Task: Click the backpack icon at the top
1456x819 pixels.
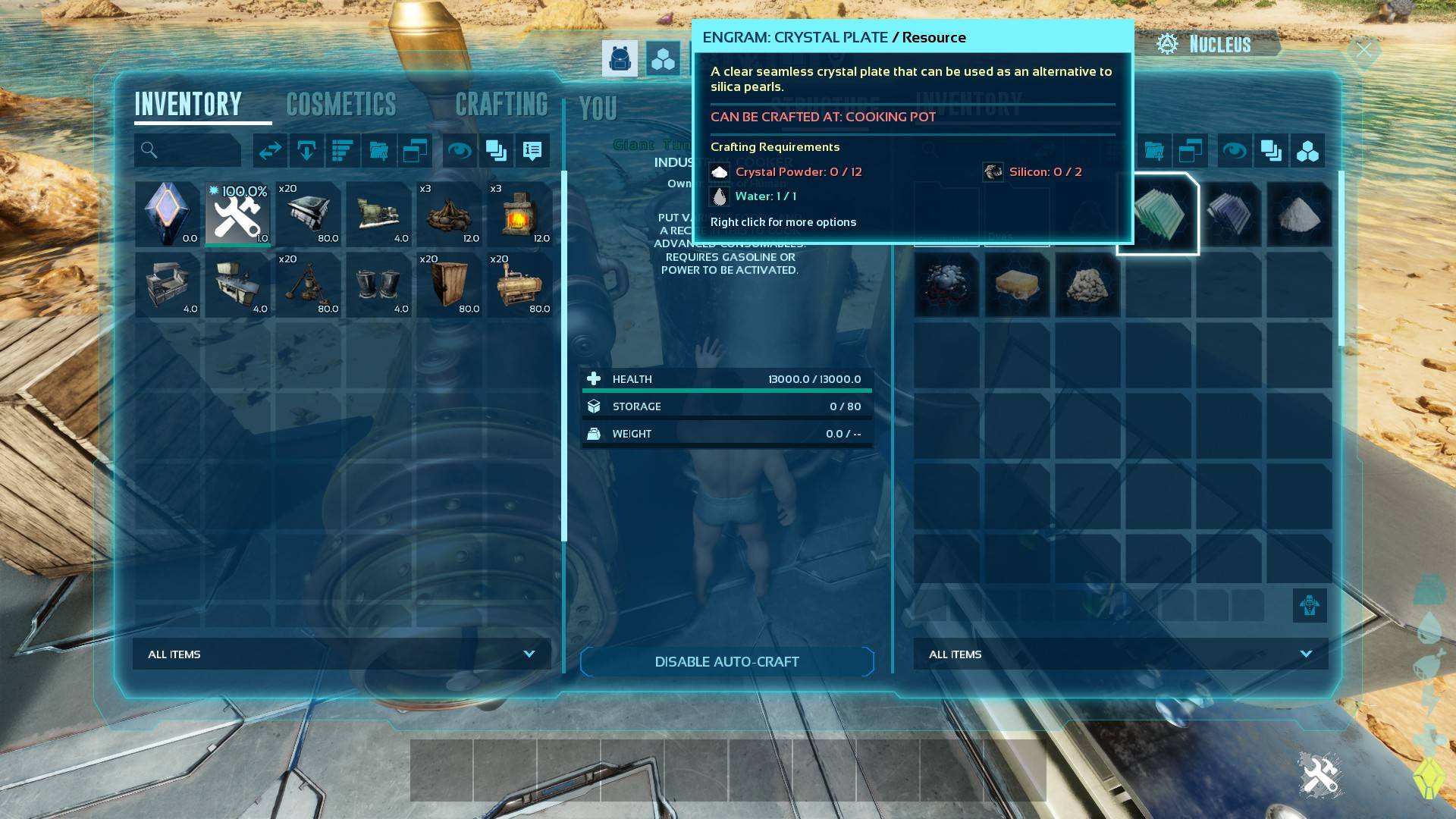Action: tap(620, 58)
